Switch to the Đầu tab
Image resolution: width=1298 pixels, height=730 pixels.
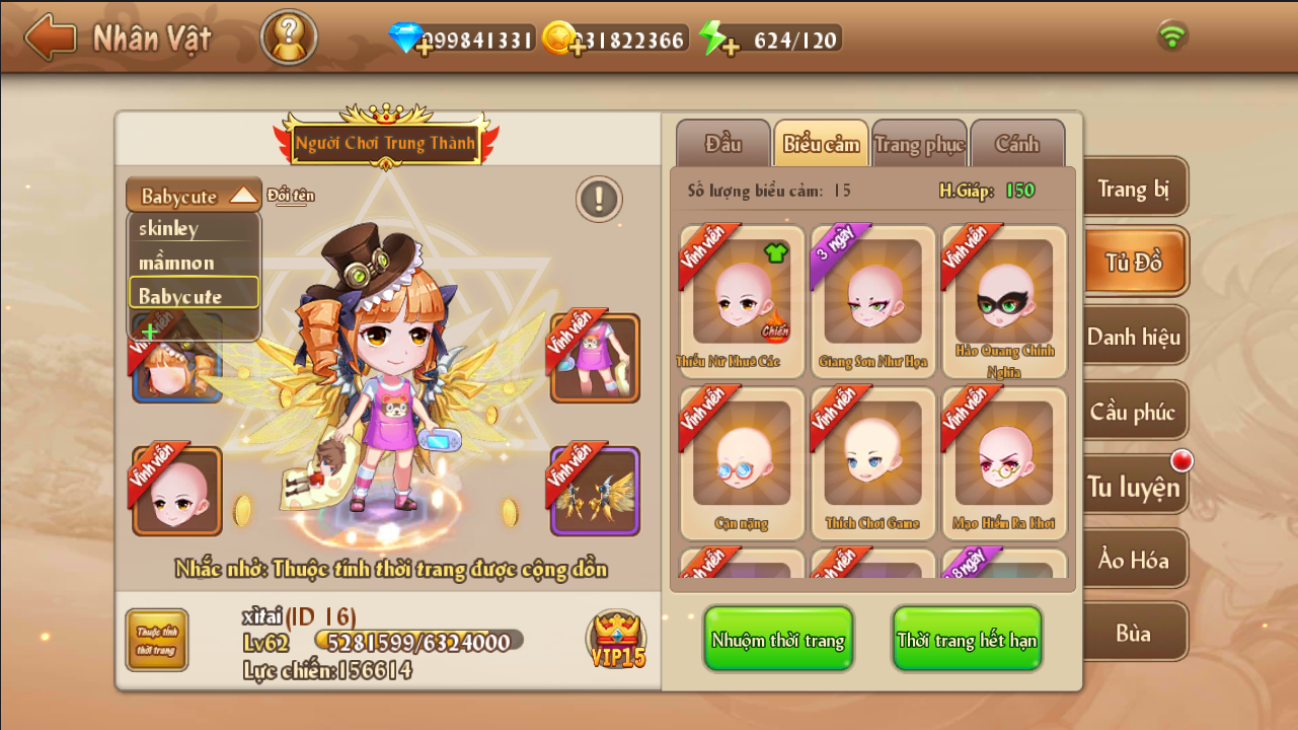point(722,144)
